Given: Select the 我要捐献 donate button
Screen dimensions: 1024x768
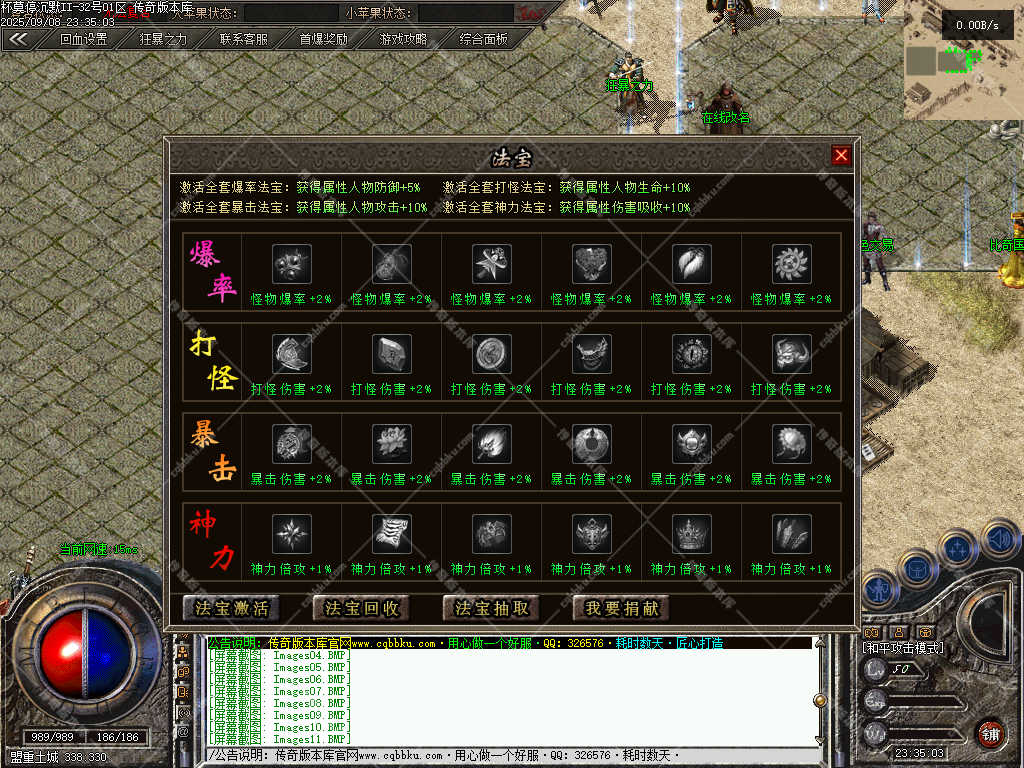Looking at the screenshot, I should point(622,607).
